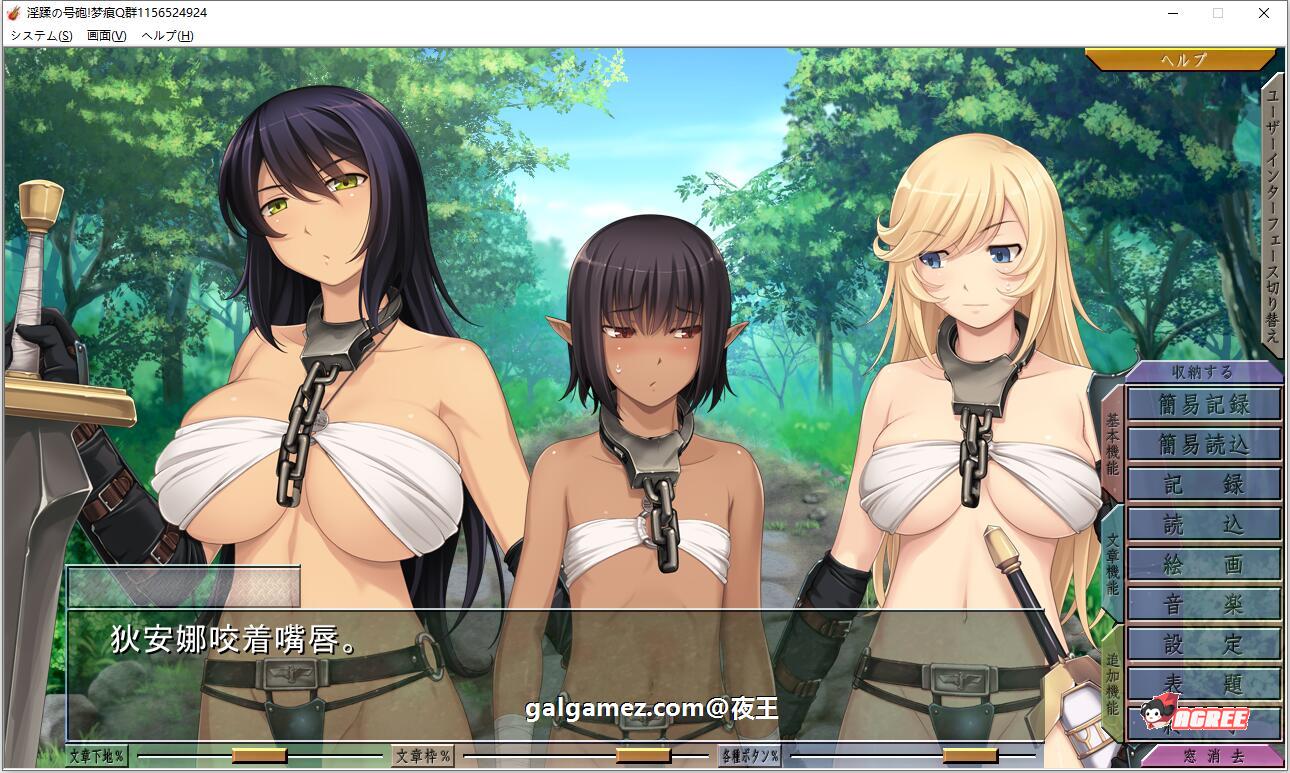1290x773 pixels.
Task: Open the 設定 configuration screen
Action: click(x=1203, y=645)
